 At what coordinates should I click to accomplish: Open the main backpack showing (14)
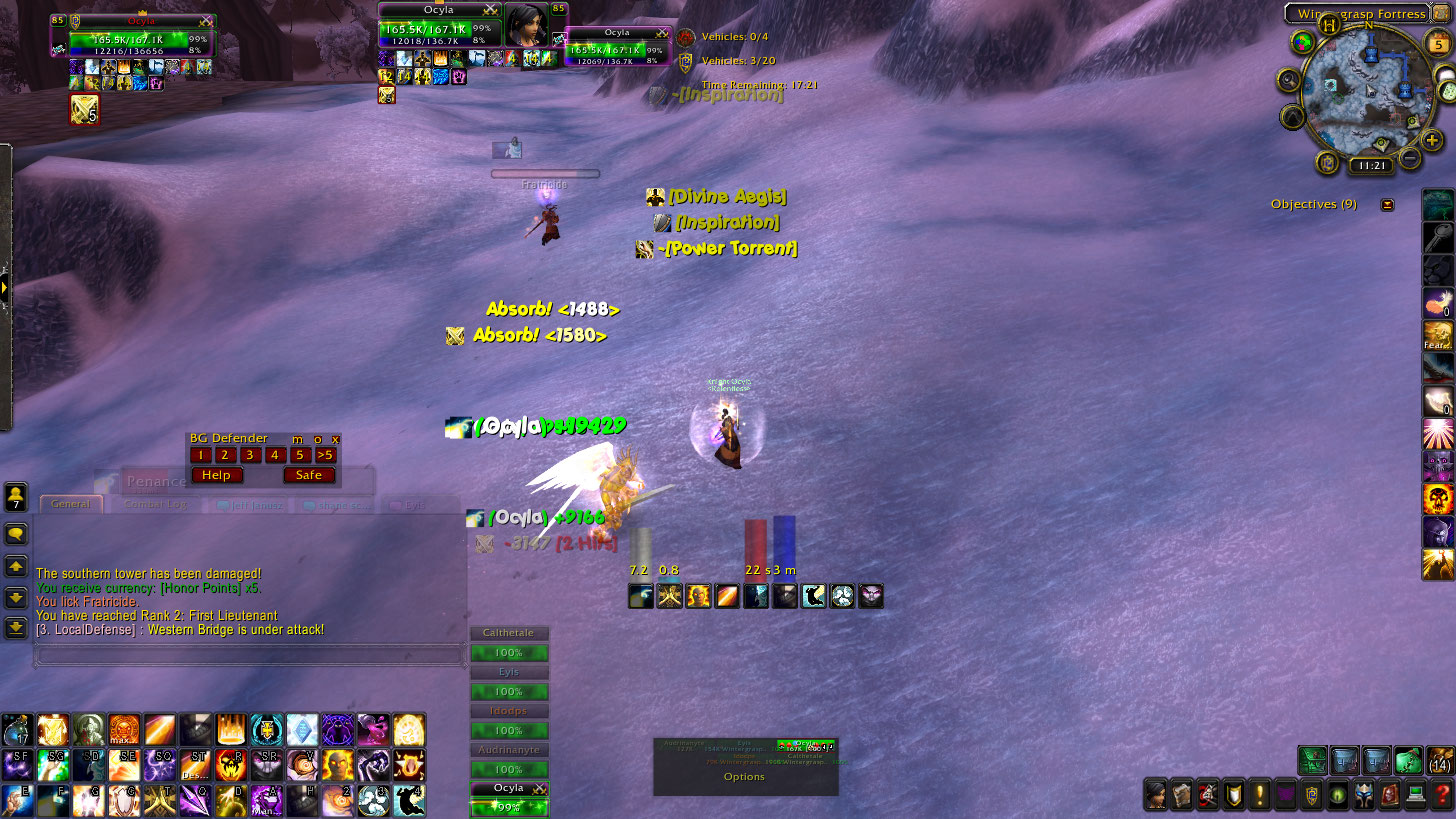(x=1440, y=760)
